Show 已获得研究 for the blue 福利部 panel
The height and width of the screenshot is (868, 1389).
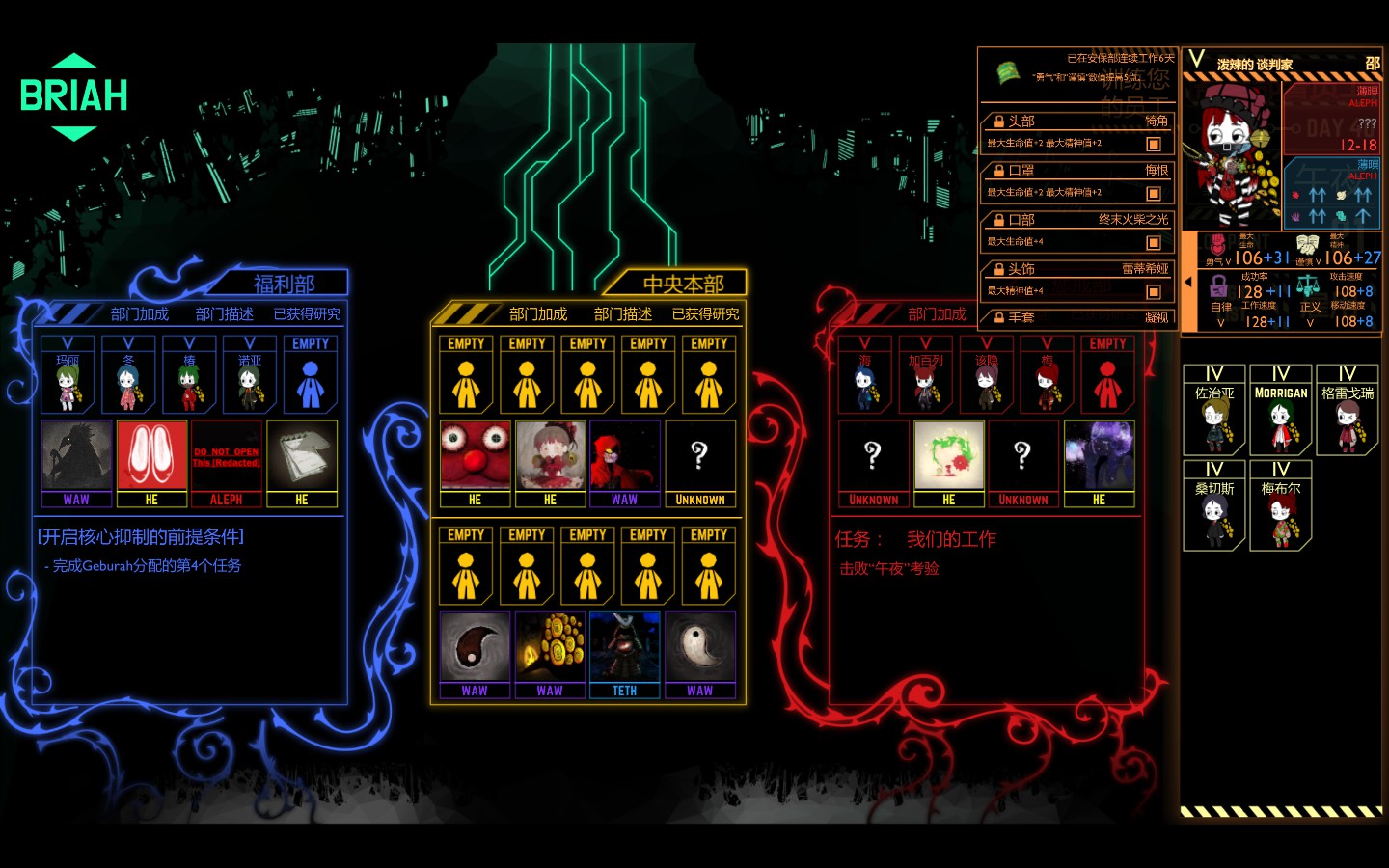pyautogui.click(x=307, y=314)
